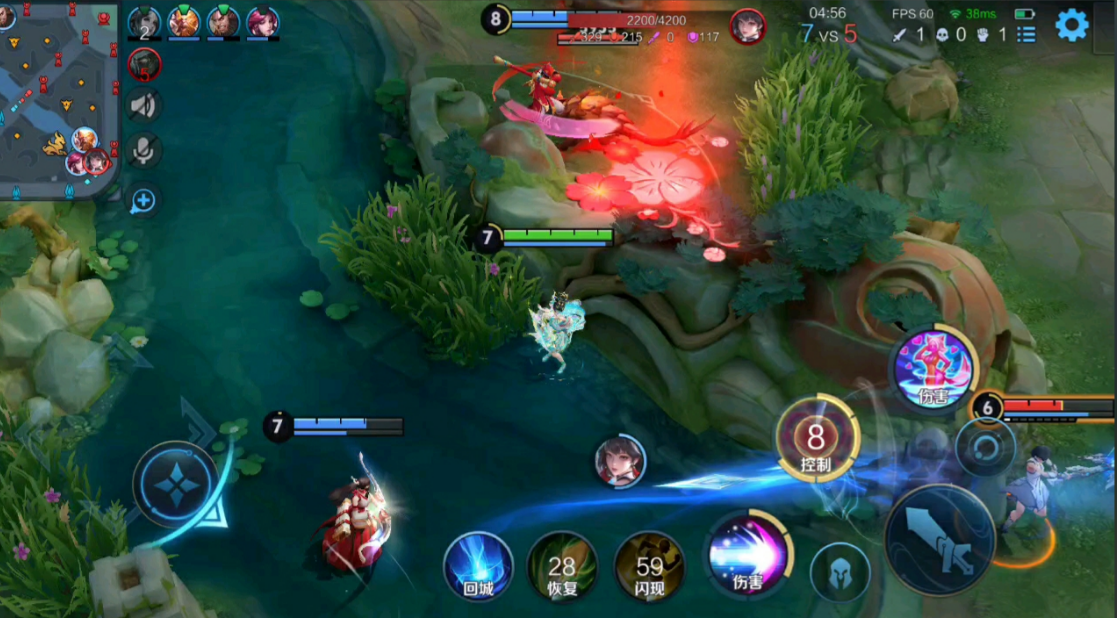1117x618 pixels.
Task: Cast the arrow-shaped 伤害 skill
Action: 747,556
